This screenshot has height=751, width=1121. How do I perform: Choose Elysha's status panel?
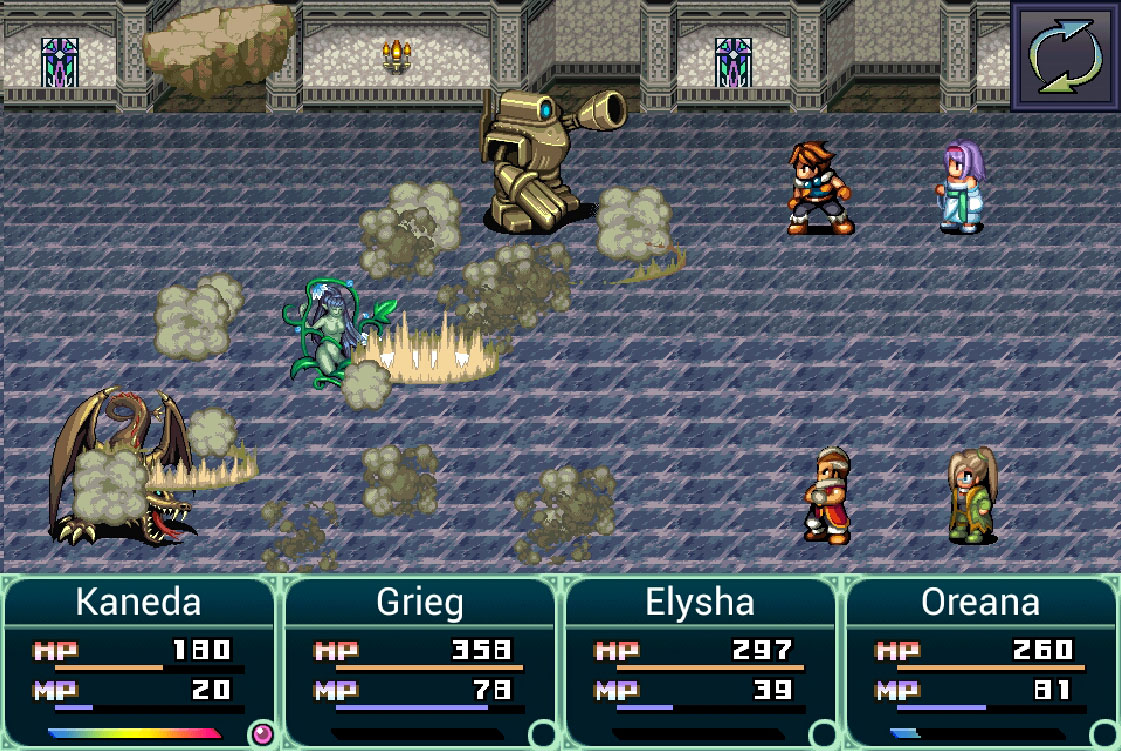click(x=700, y=660)
